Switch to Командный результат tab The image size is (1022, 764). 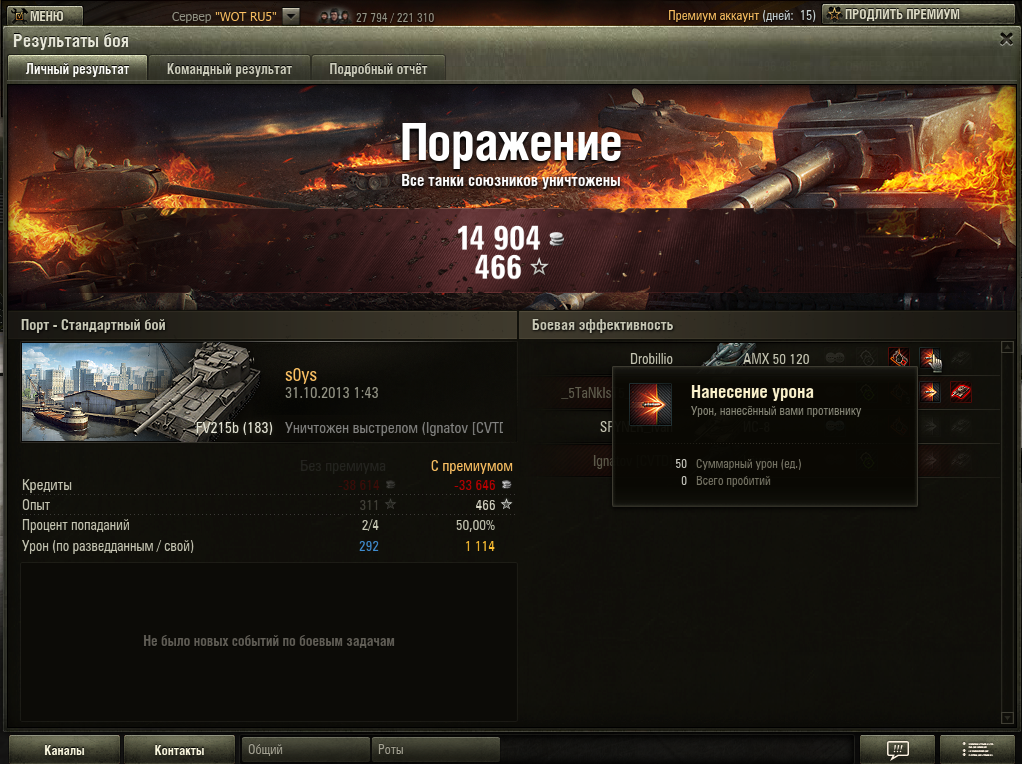click(229, 69)
